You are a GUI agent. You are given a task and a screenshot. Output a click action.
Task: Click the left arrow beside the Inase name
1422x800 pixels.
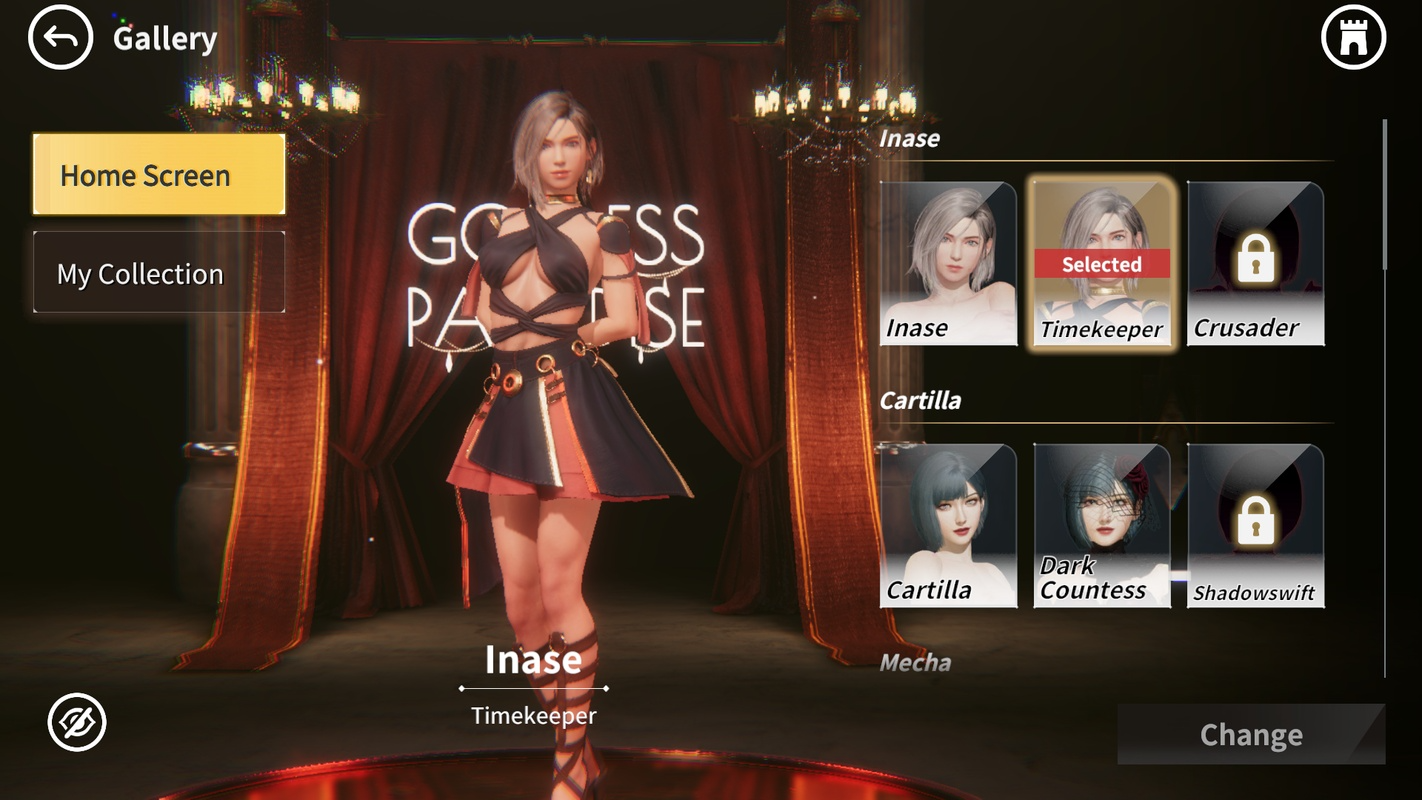(x=461, y=687)
